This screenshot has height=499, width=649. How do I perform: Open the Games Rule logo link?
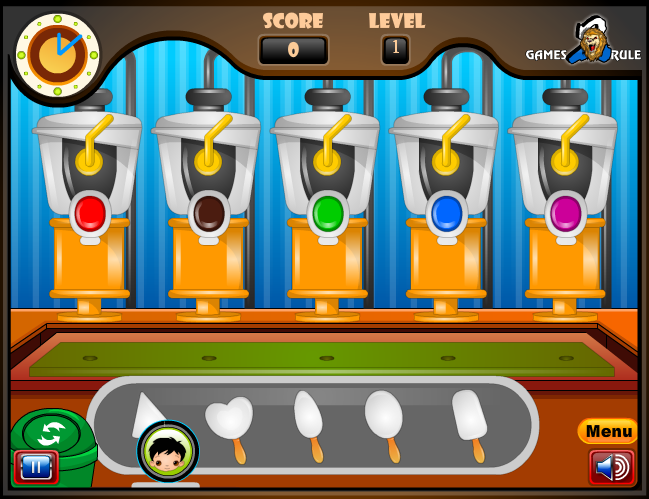pos(585,47)
